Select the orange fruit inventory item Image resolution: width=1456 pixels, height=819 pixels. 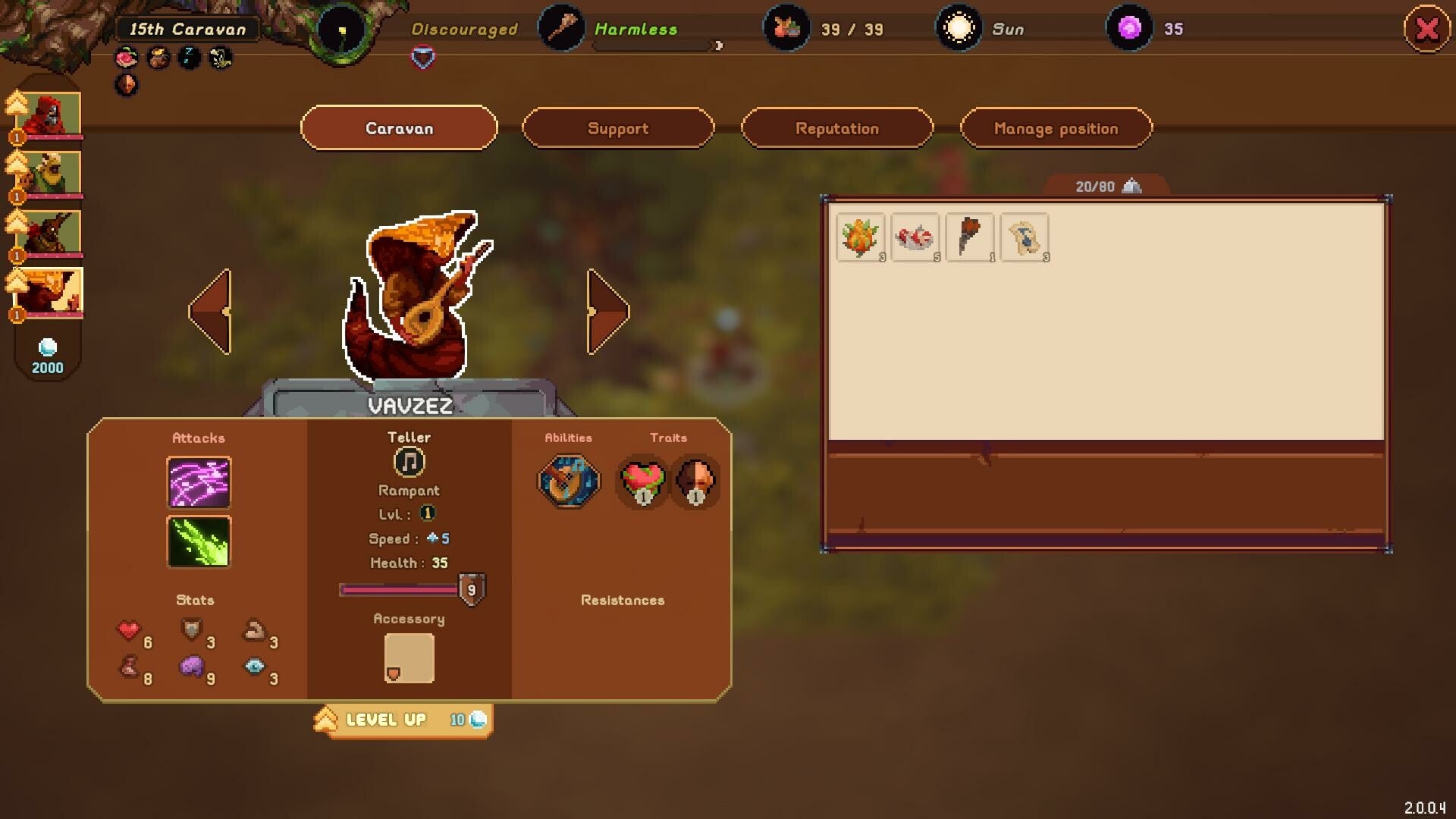coord(860,237)
